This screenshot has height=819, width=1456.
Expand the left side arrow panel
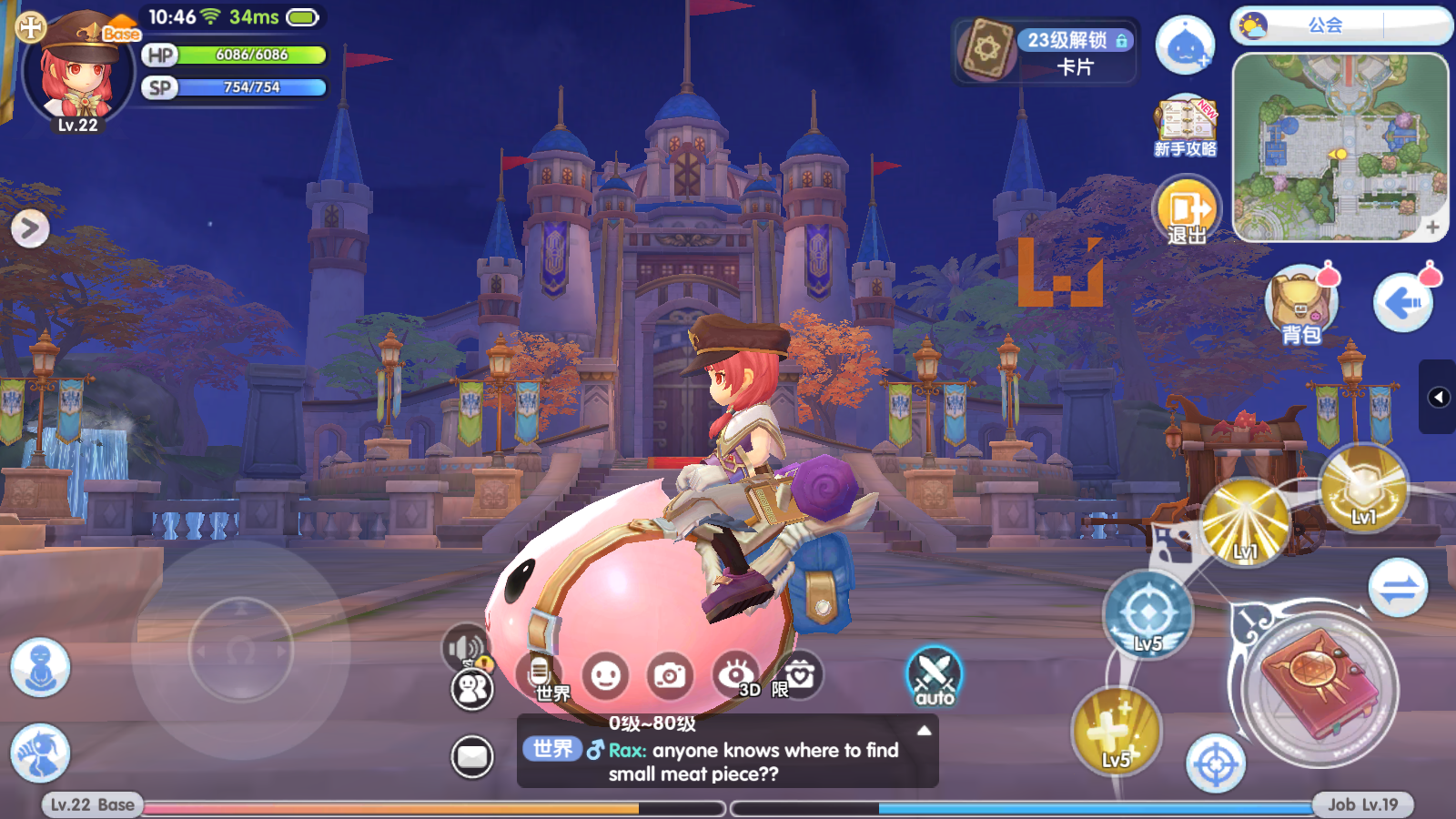[x=30, y=228]
